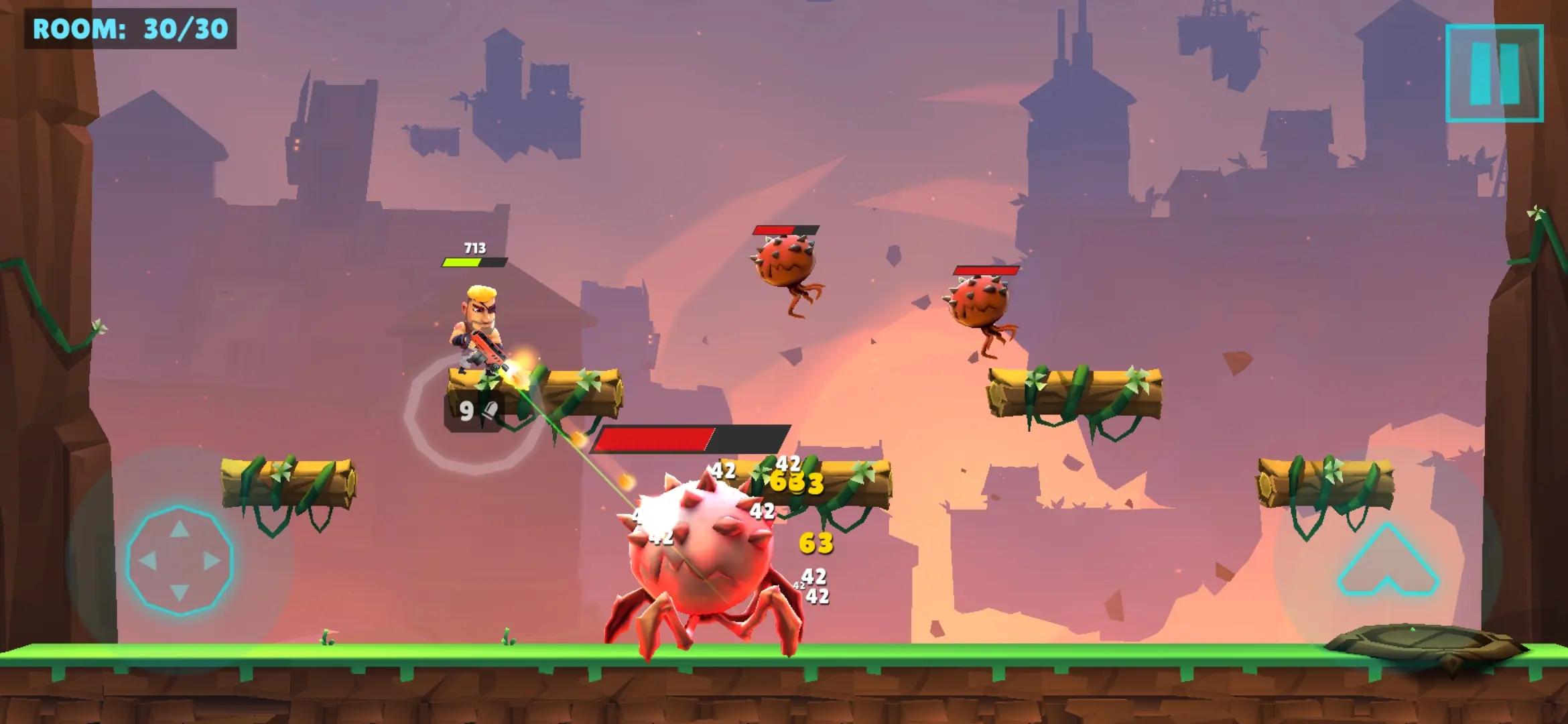Pause the game with the pause button

(x=1494, y=74)
